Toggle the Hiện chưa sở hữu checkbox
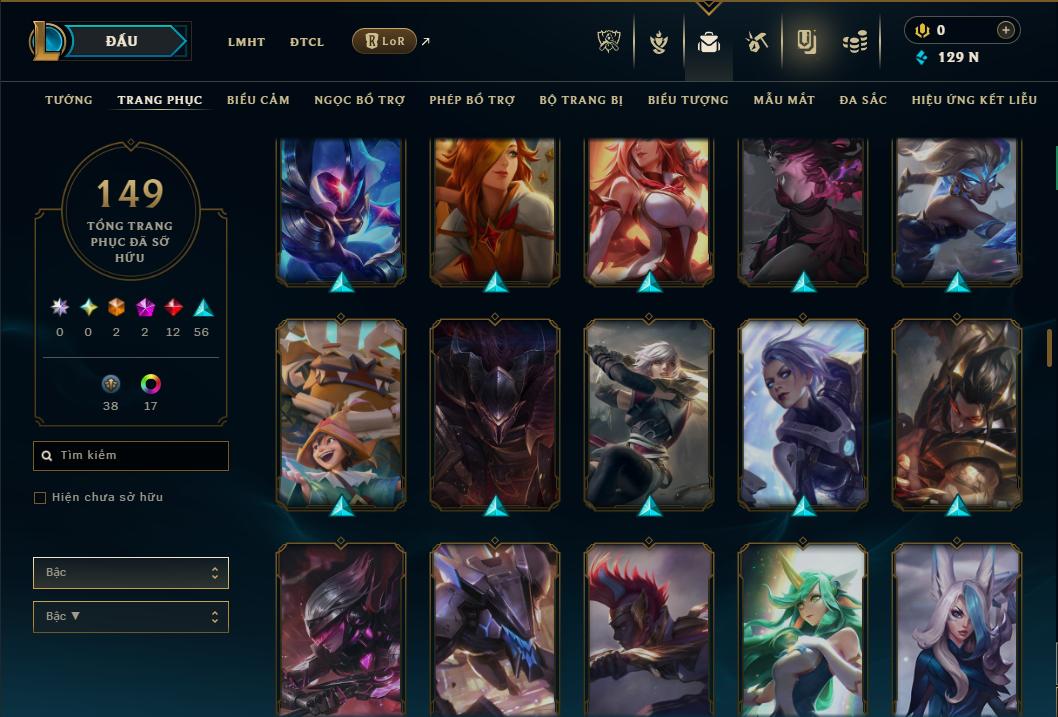This screenshot has height=717, width=1058. 40,498
